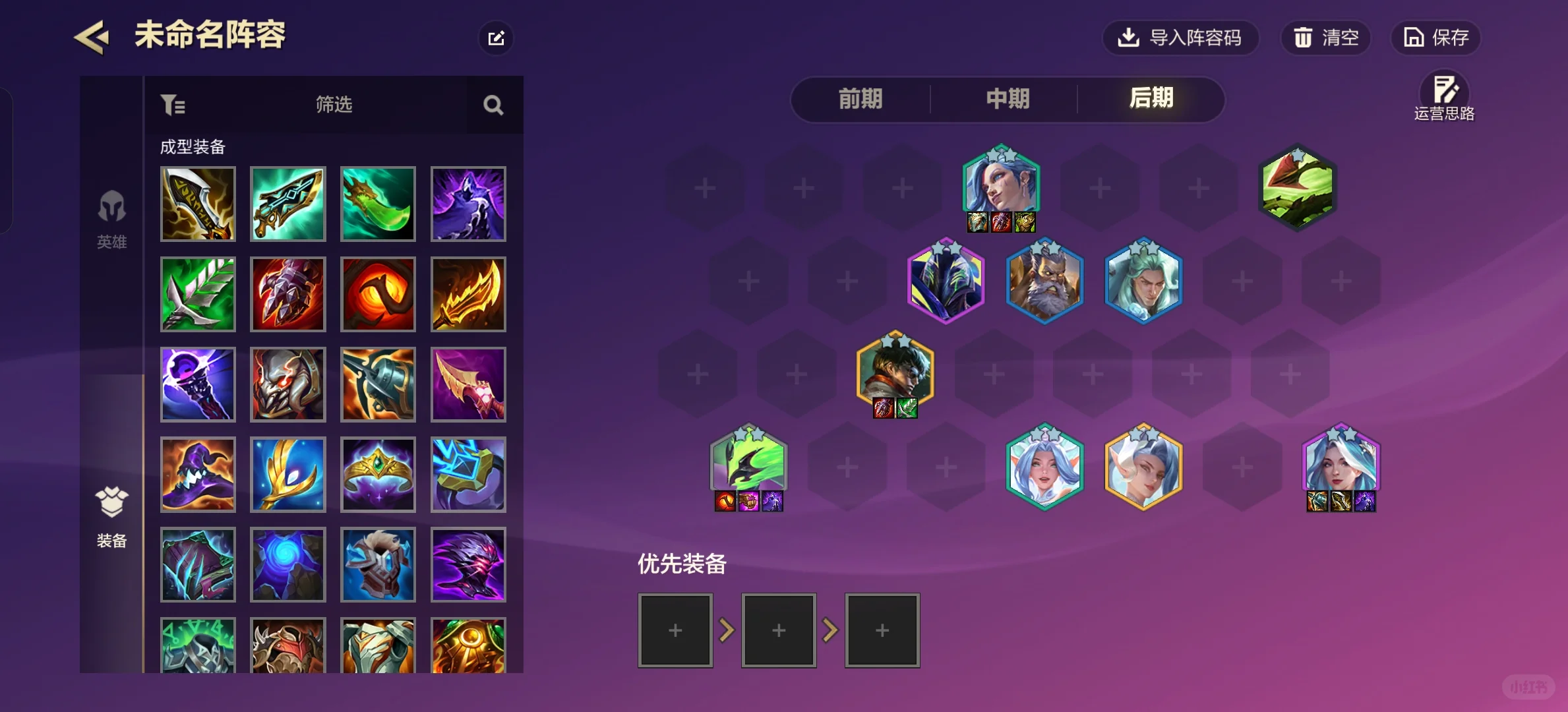Click the first 优先装备 priority equipment slot
Image resolution: width=1568 pixels, height=712 pixels.
675,630
